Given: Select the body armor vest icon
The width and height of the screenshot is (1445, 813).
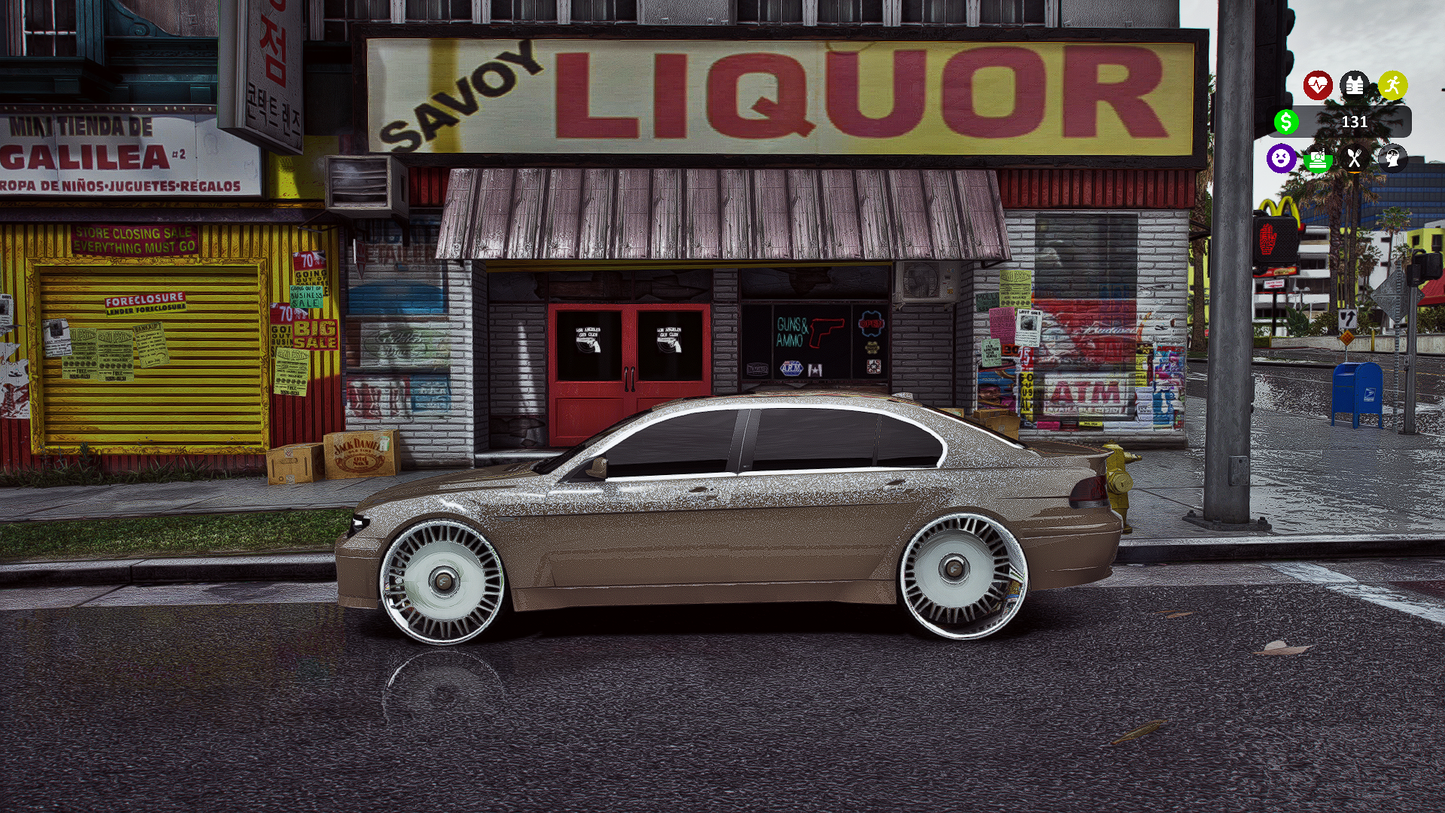Looking at the screenshot, I should point(1354,85).
